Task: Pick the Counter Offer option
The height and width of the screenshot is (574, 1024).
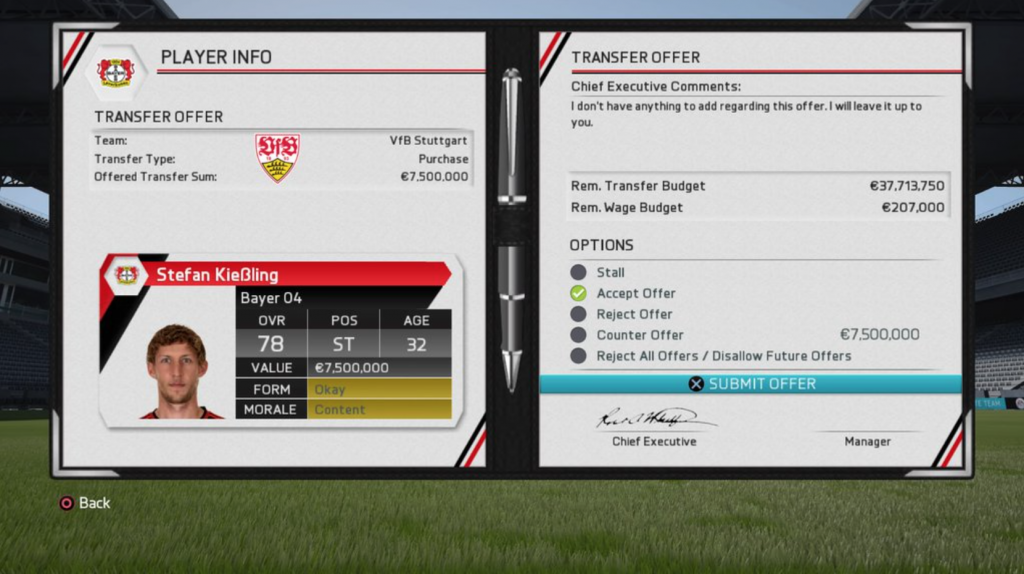Action: point(640,335)
